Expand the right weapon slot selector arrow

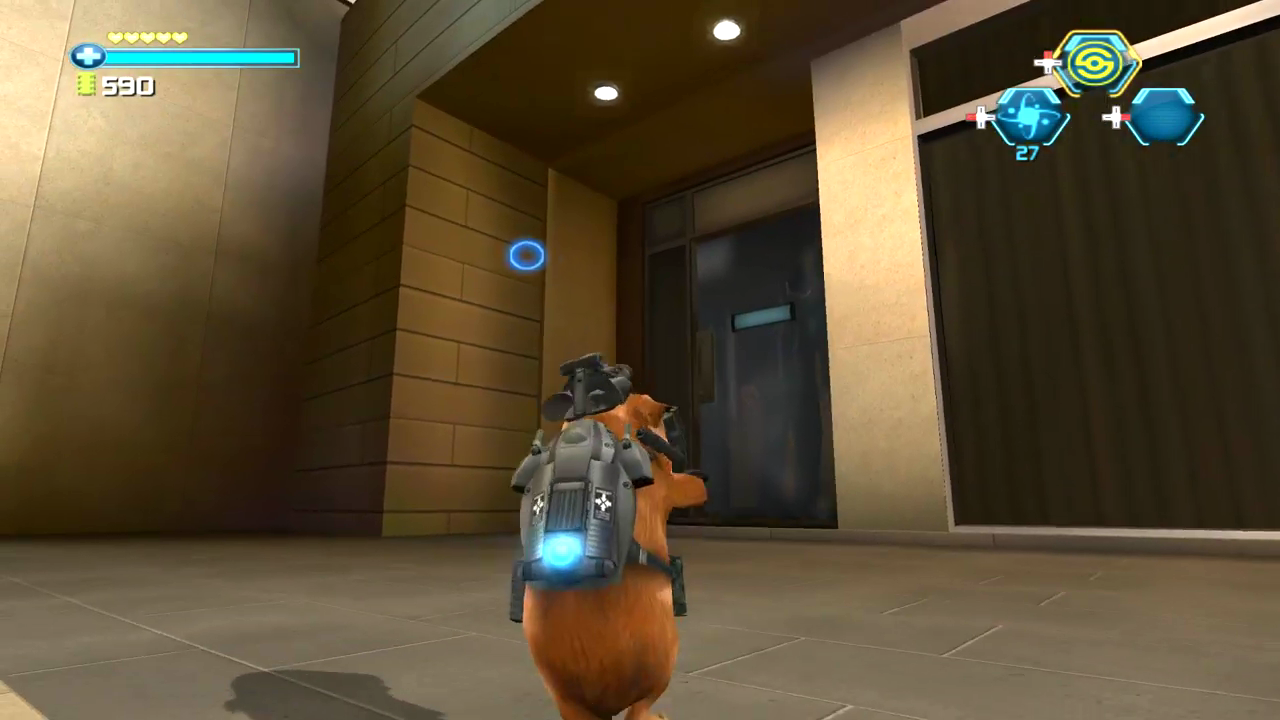[1115, 117]
